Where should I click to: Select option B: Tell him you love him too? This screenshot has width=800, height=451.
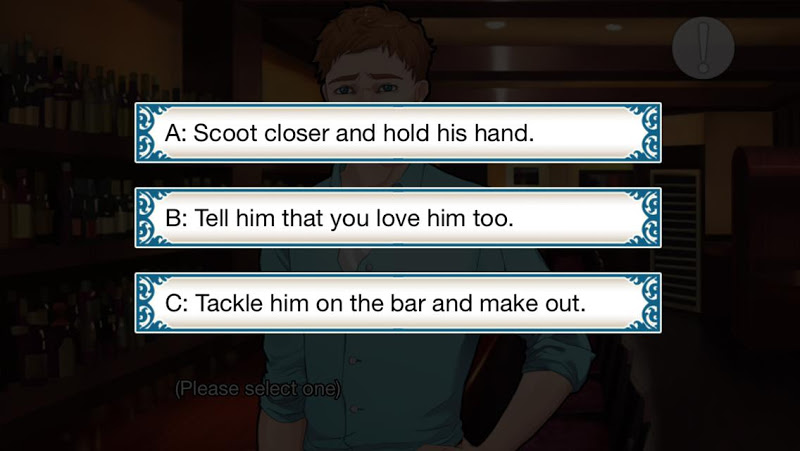(398, 216)
